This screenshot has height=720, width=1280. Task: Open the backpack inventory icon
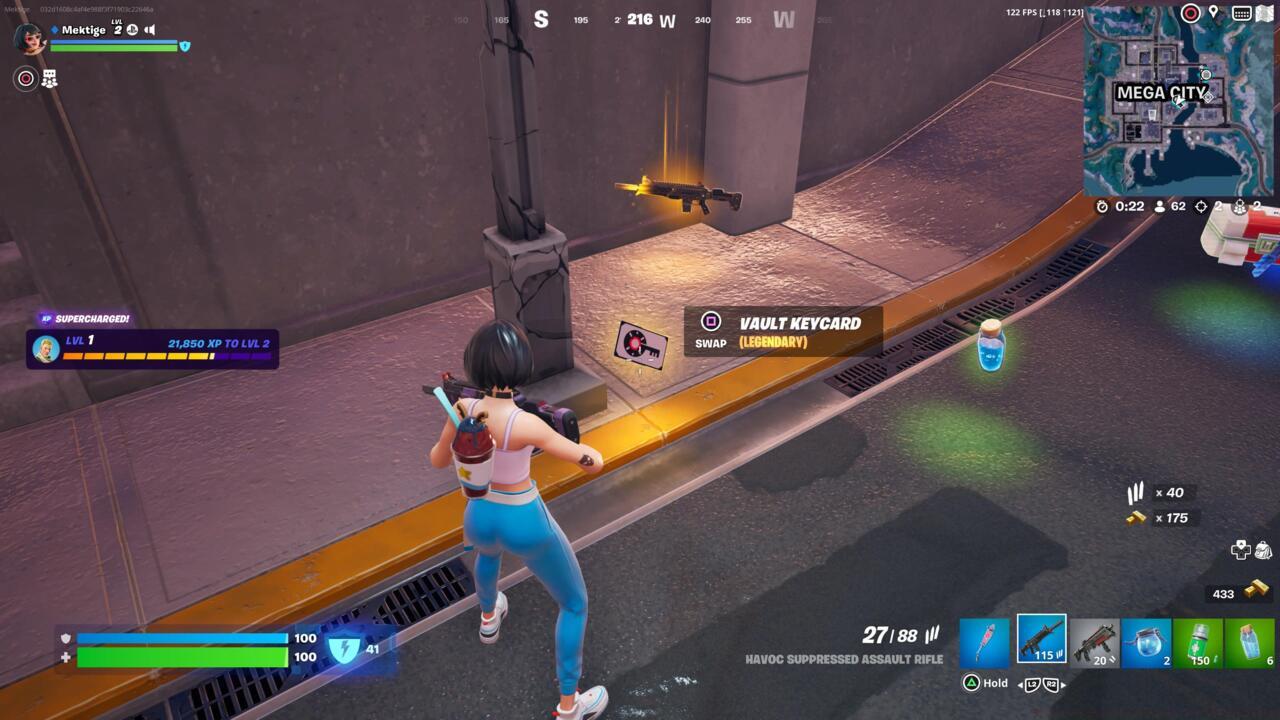[1263, 549]
